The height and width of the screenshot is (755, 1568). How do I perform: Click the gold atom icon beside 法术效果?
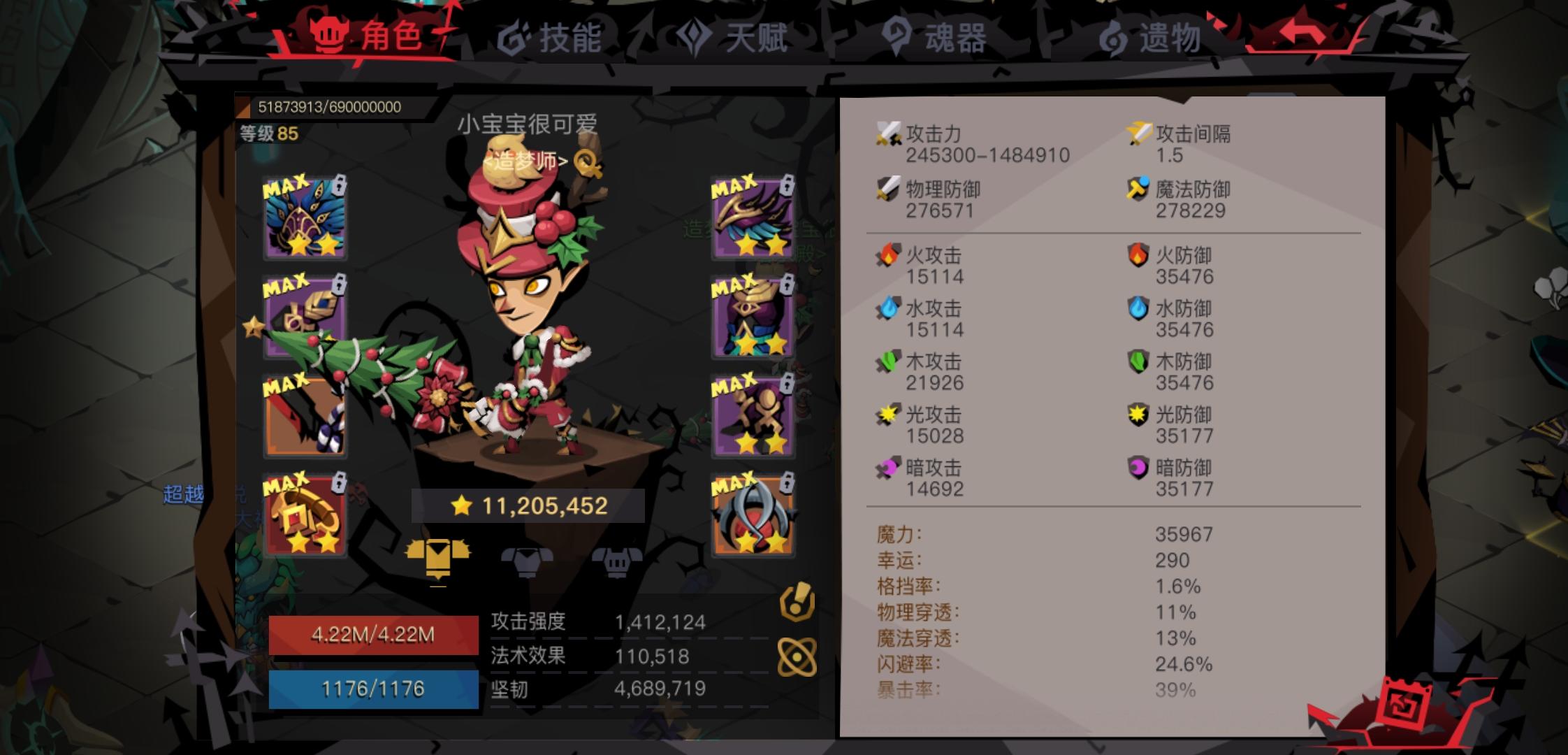pos(799,655)
